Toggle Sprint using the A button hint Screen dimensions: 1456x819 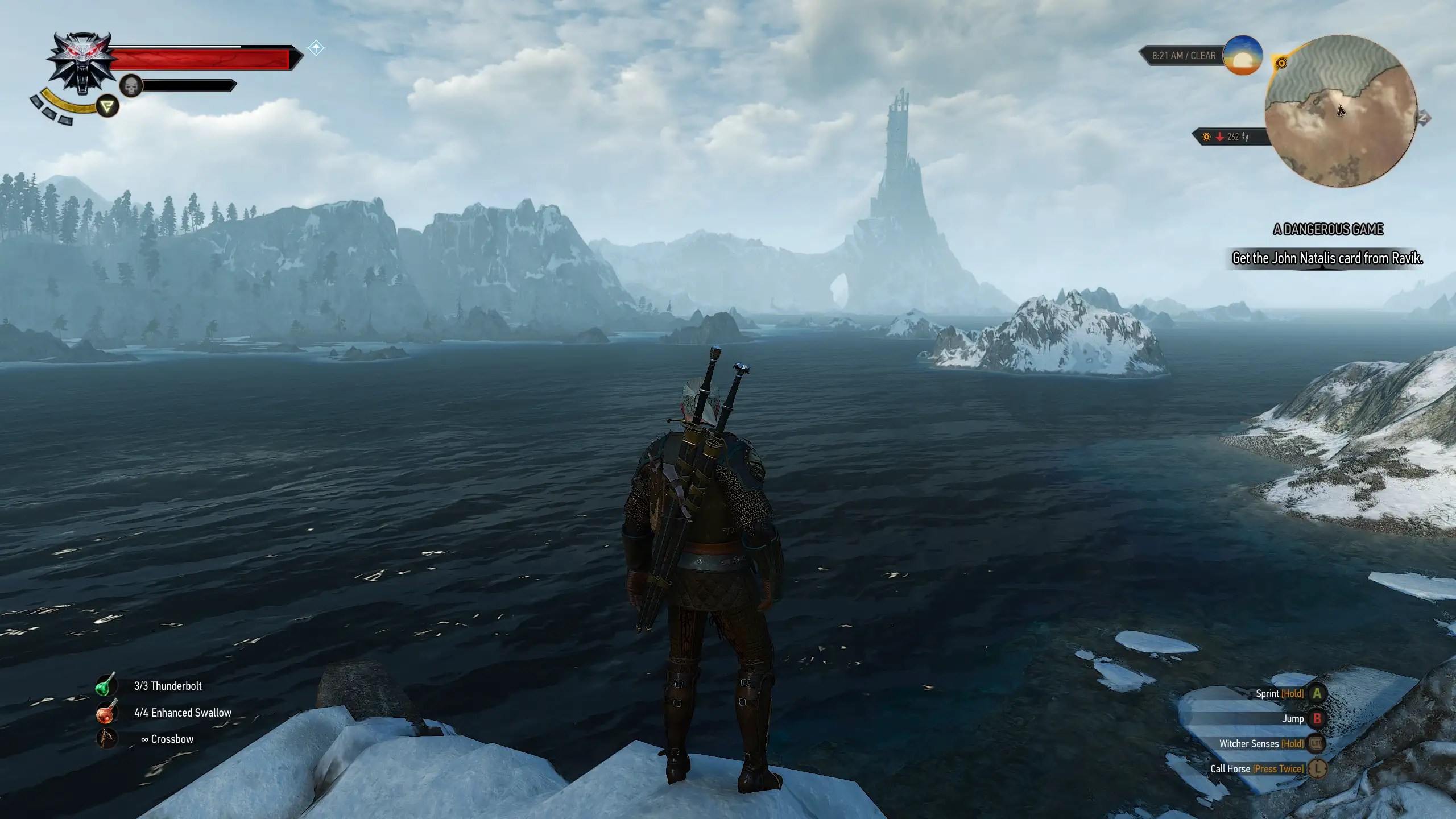(1318, 693)
